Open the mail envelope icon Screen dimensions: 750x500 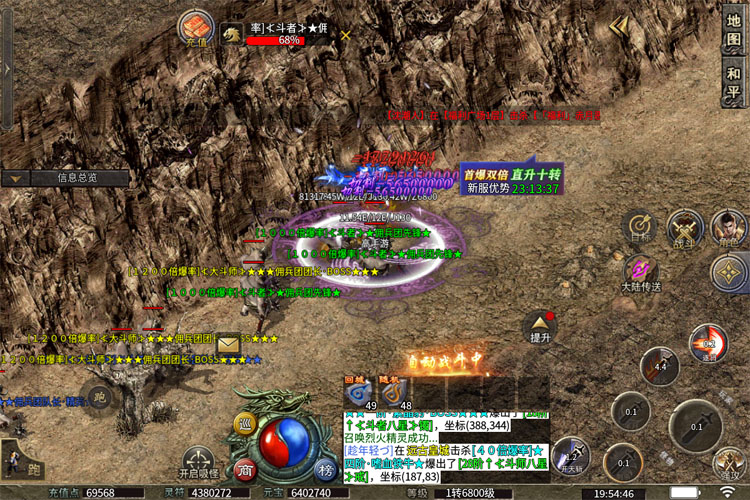pyautogui.click(x=229, y=342)
